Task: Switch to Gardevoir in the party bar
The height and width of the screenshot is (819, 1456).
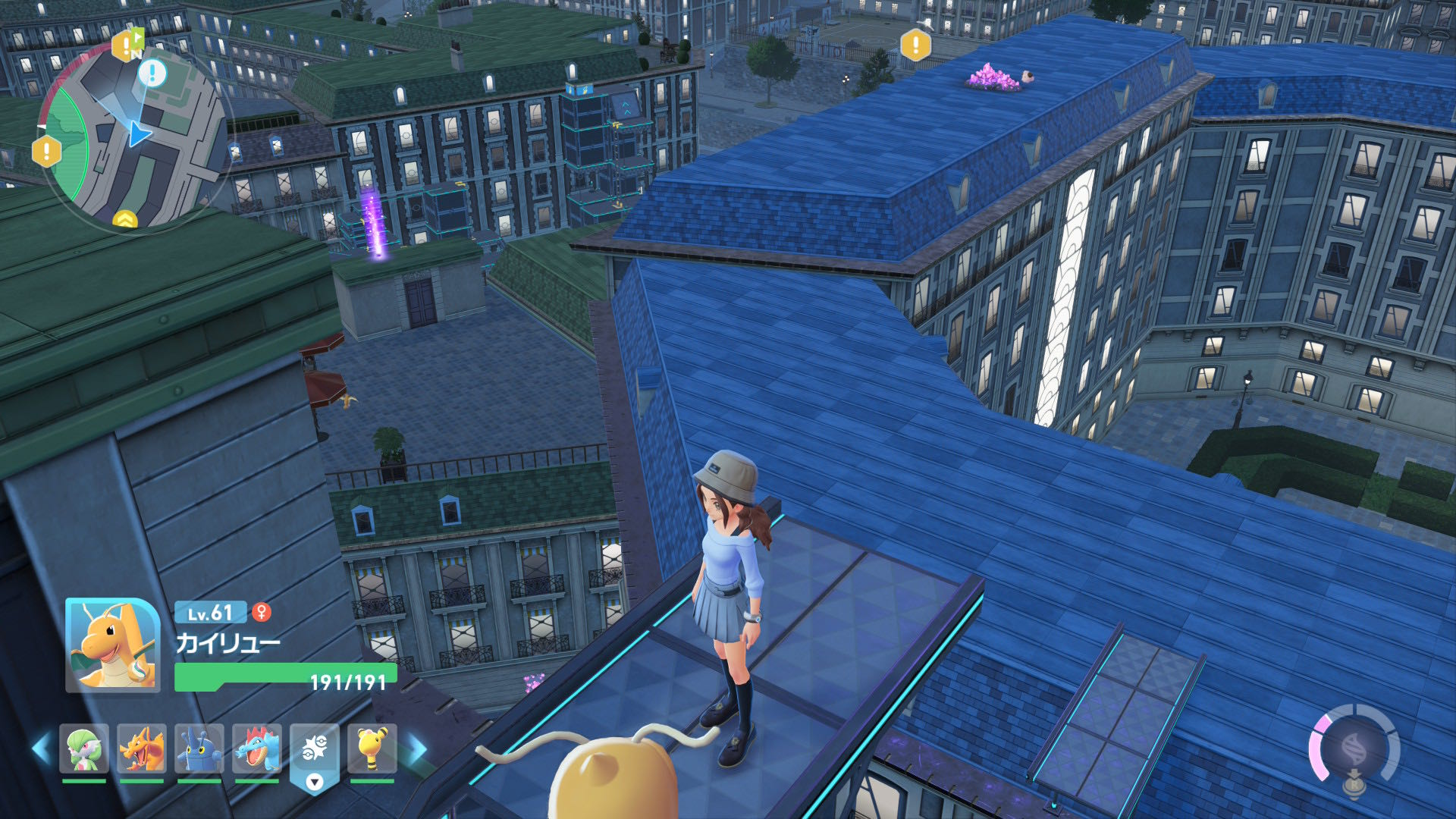Action: tap(83, 748)
